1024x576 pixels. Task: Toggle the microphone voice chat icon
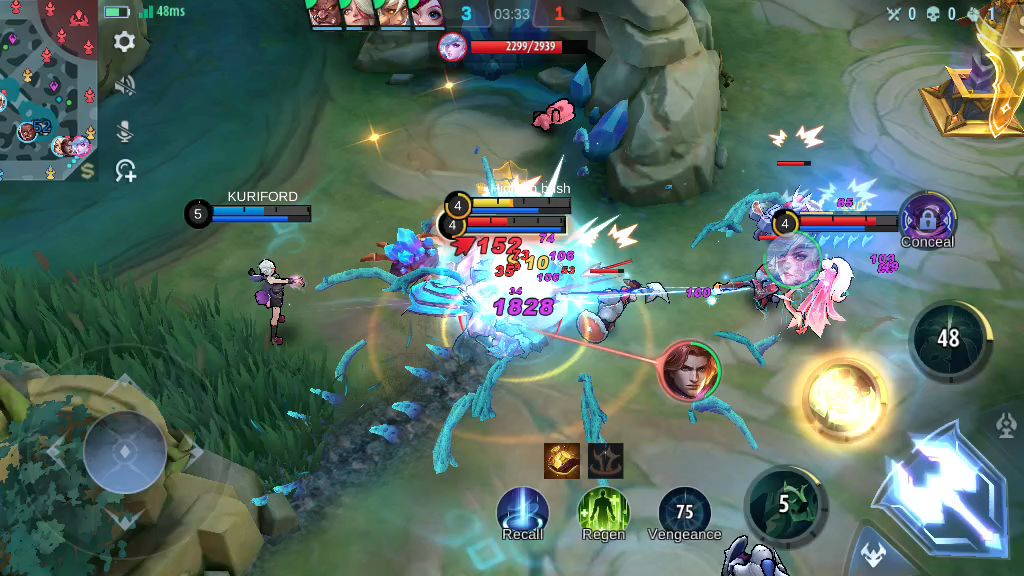[125, 130]
